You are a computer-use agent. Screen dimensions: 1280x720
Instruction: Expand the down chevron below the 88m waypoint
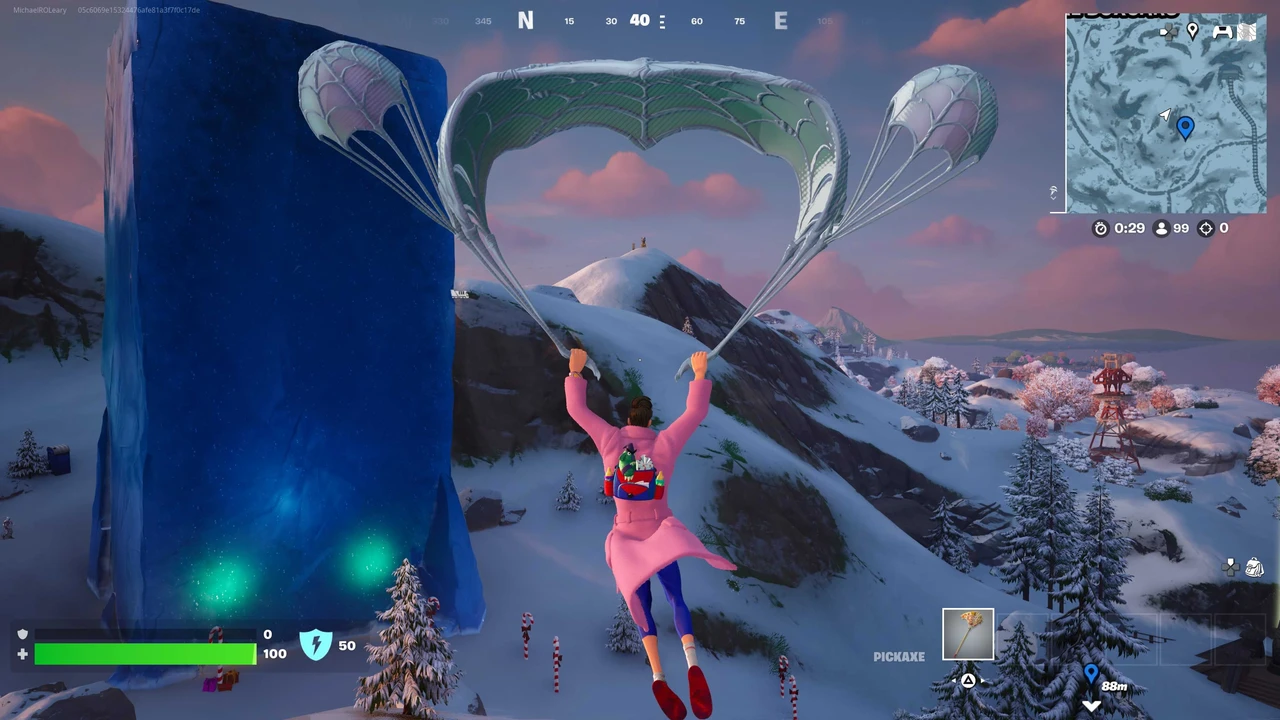point(1091,705)
